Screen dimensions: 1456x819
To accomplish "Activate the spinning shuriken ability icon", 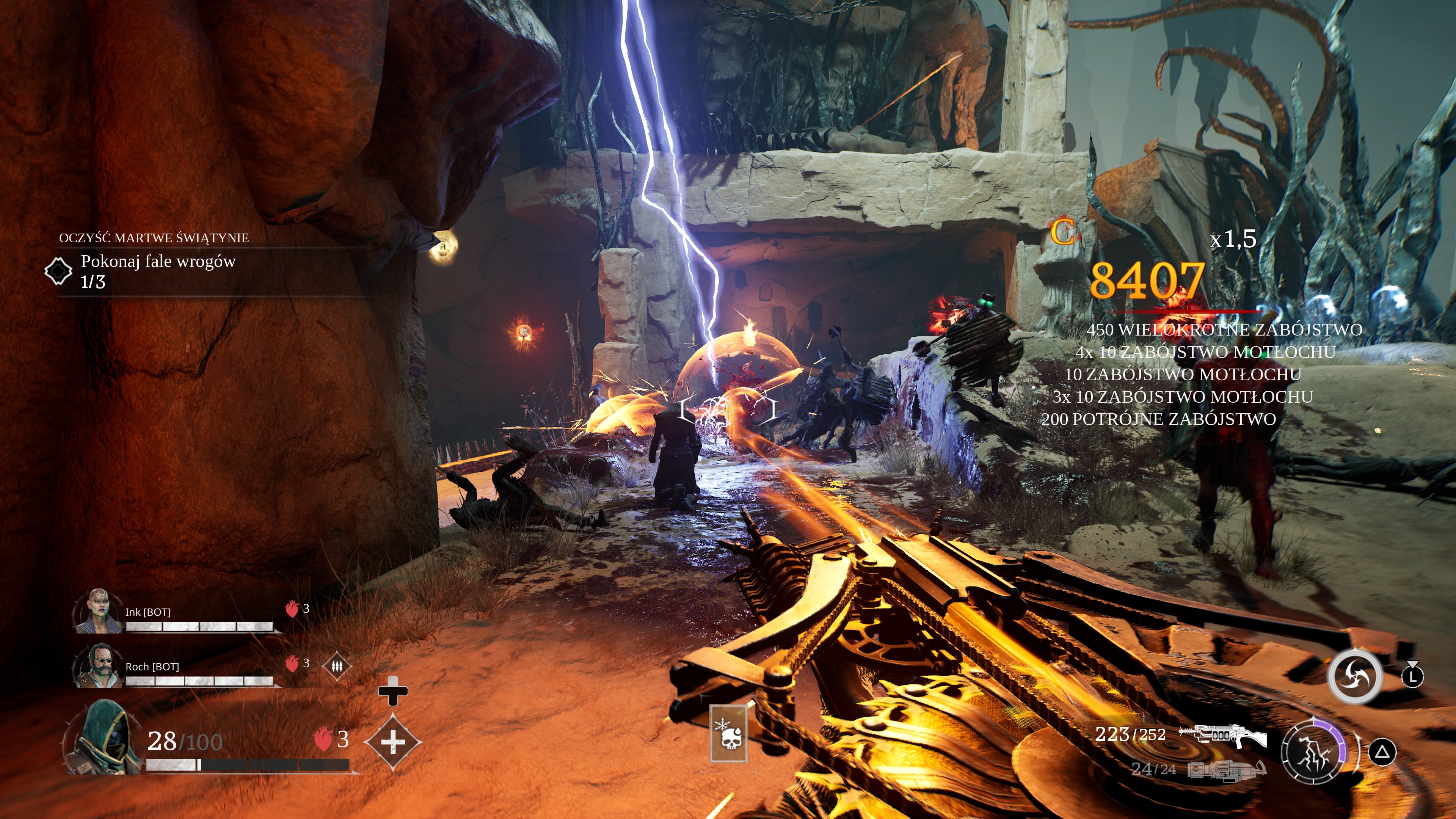I will tap(1355, 676).
